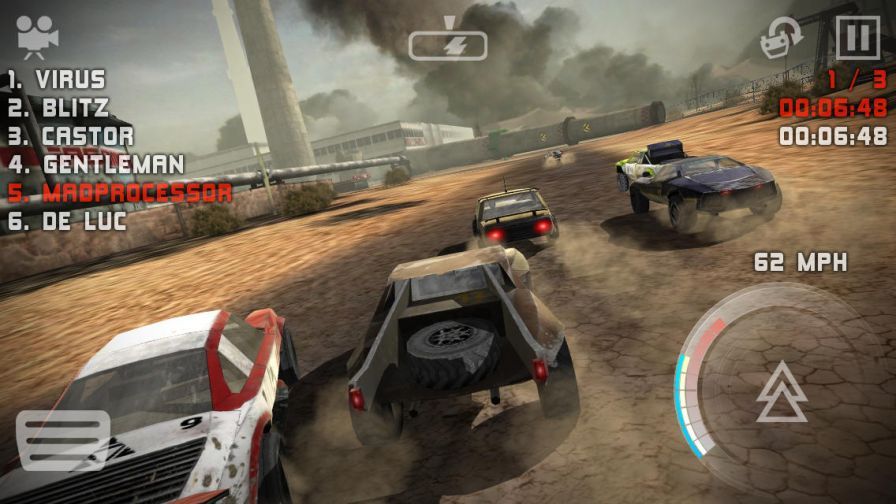Viewport: 896px width, 504px height.
Task: Activate the nitro boost icon
Action: coord(447,39)
